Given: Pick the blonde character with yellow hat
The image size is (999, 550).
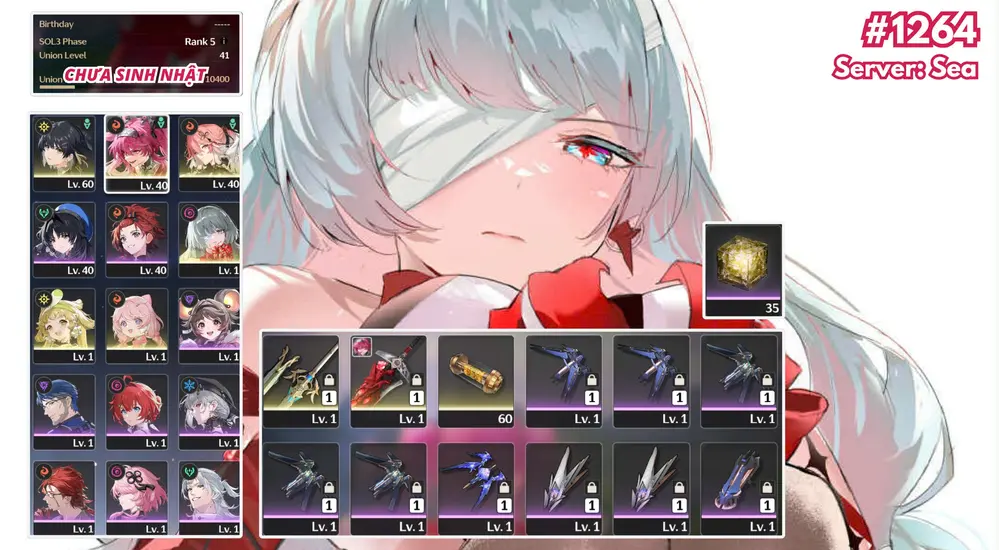Looking at the screenshot, I should click(64, 325).
